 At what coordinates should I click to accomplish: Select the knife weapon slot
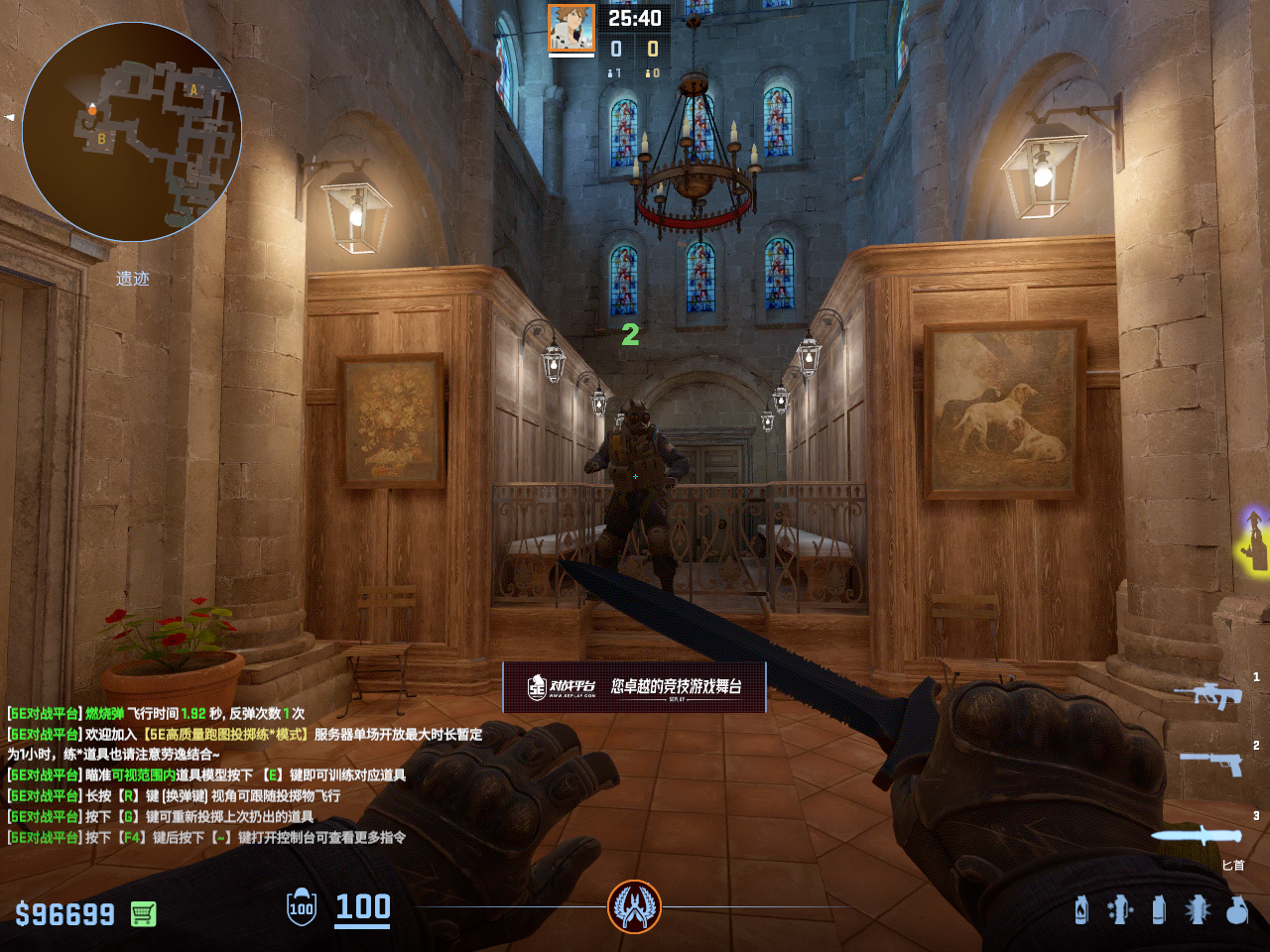[1198, 835]
